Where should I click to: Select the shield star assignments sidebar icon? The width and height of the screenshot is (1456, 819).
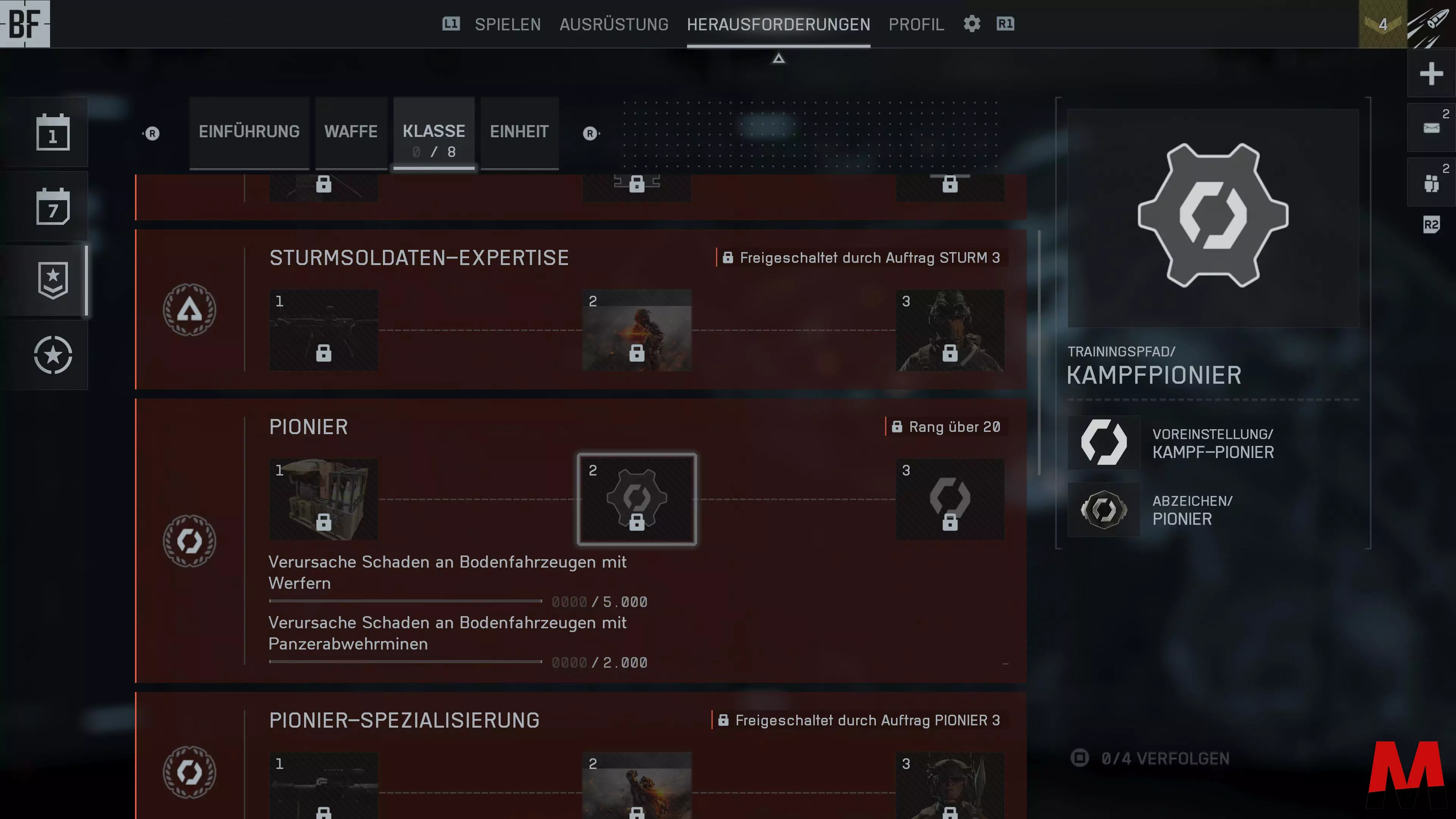[x=53, y=280]
